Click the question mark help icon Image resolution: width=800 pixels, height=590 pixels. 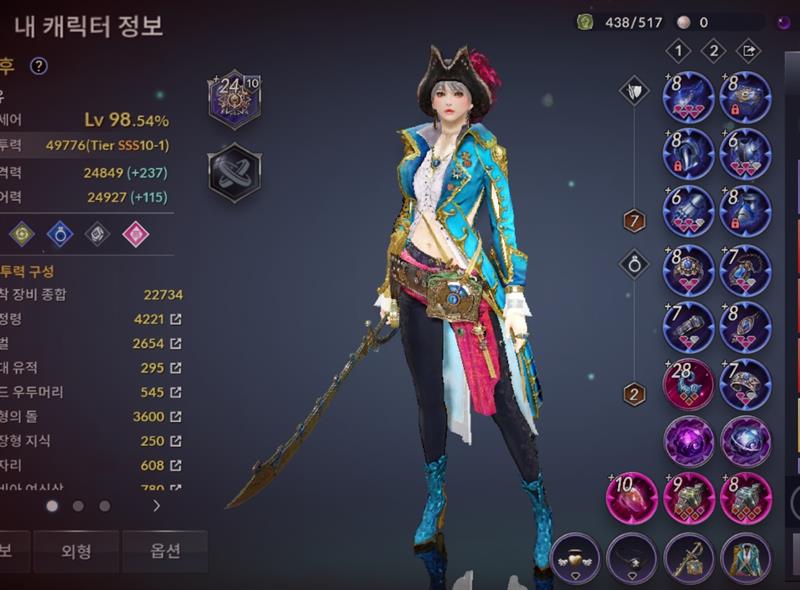[x=39, y=66]
